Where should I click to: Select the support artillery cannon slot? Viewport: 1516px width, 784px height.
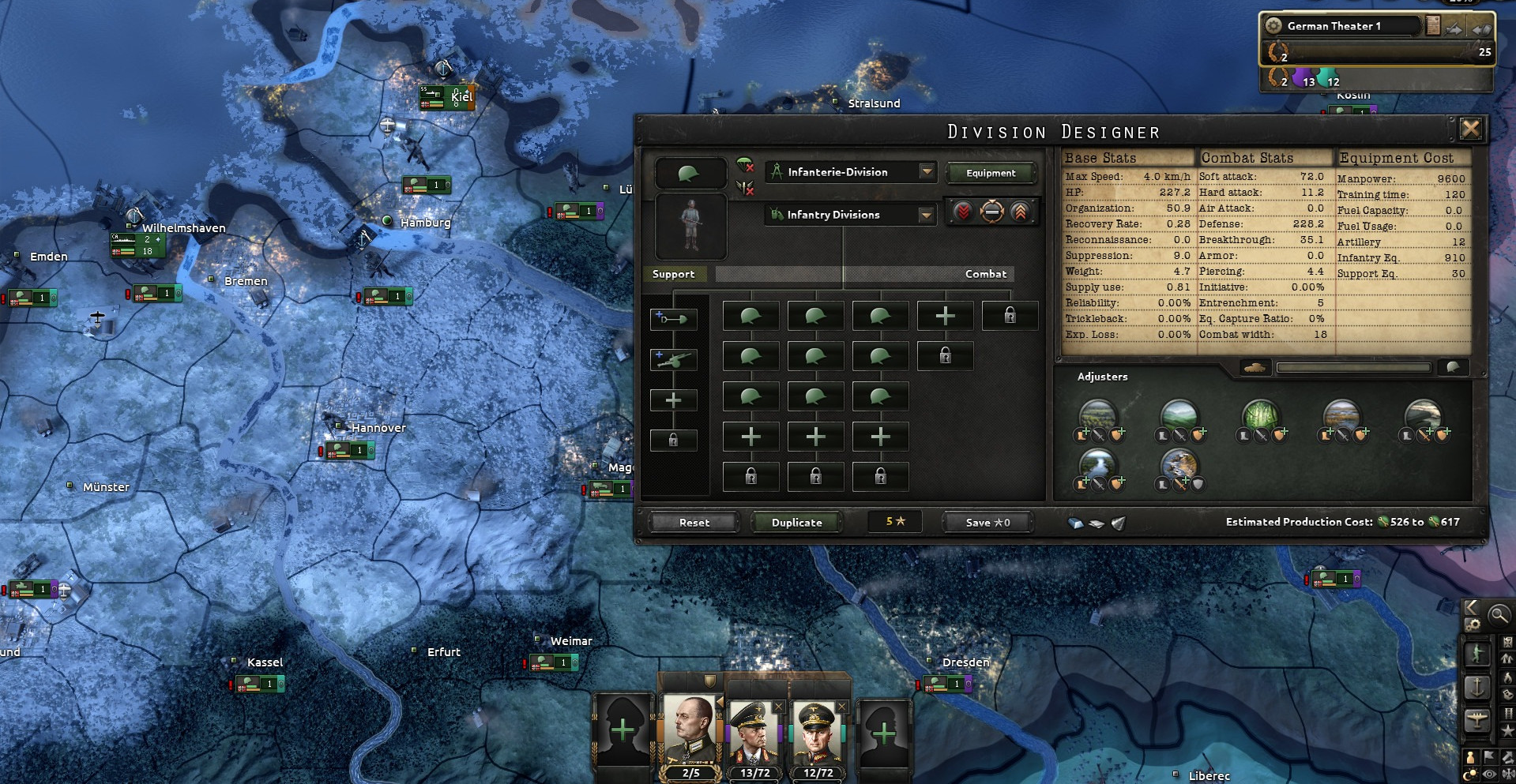point(673,359)
